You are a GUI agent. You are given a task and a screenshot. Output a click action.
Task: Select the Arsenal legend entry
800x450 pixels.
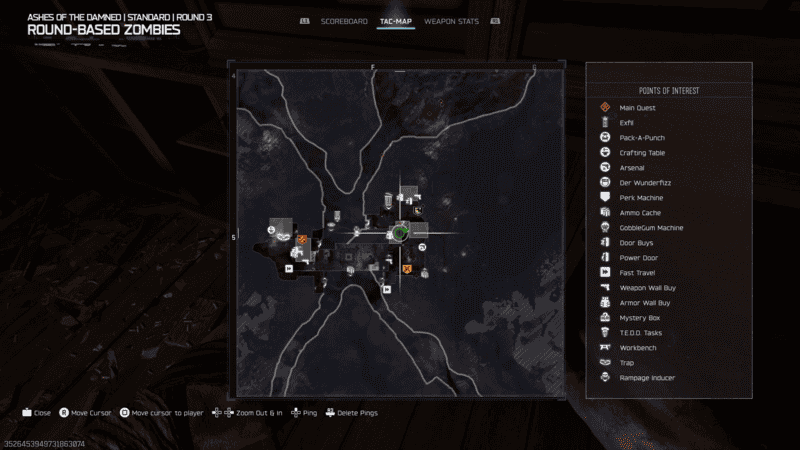click(632, 168)
